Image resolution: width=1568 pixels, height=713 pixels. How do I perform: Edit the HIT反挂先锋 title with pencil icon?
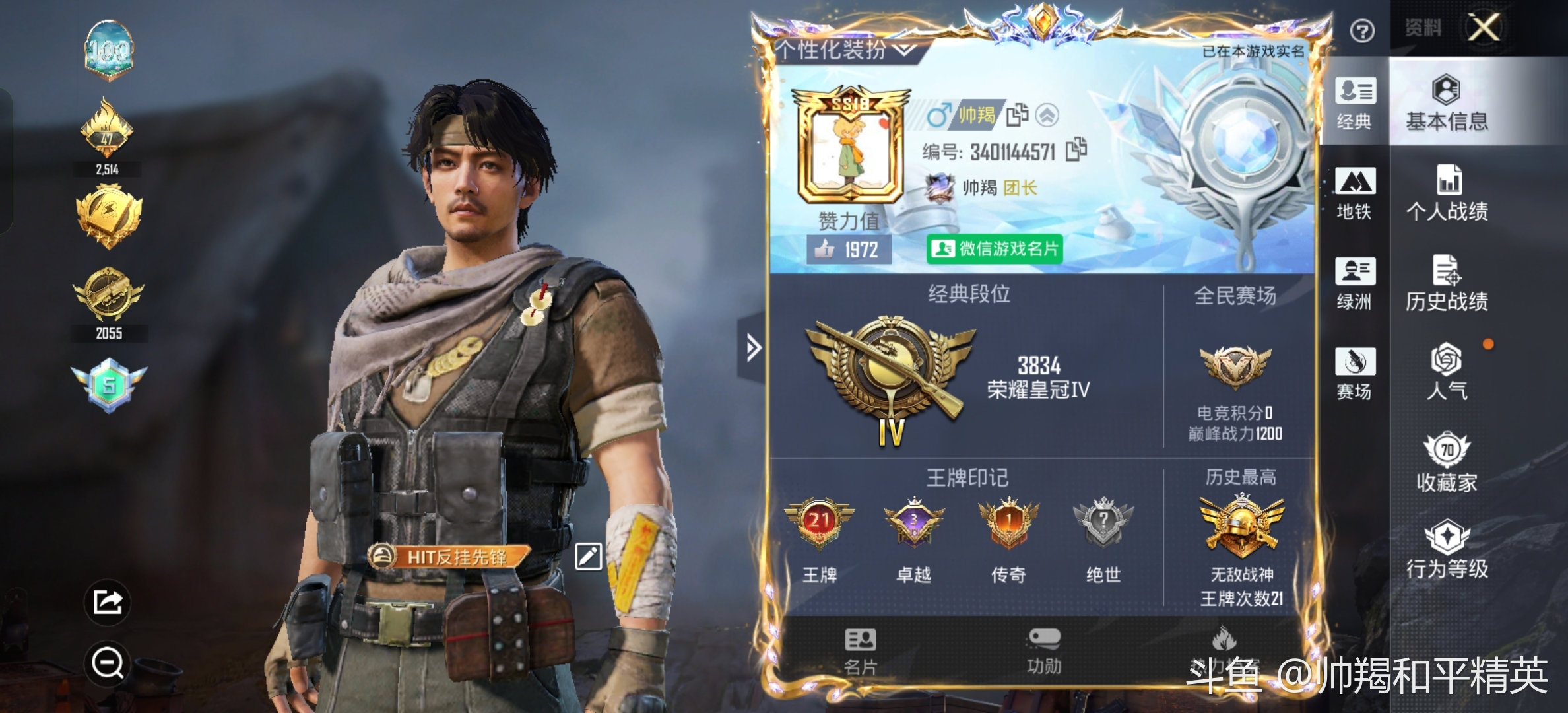pyautogui.click(x=588, y=557)
